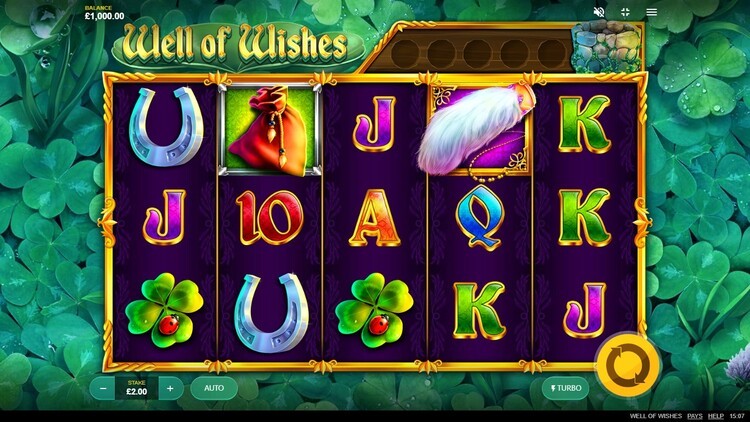Decrease the stake with the minus button
This screenshot has width=750, height=422.
103,388
